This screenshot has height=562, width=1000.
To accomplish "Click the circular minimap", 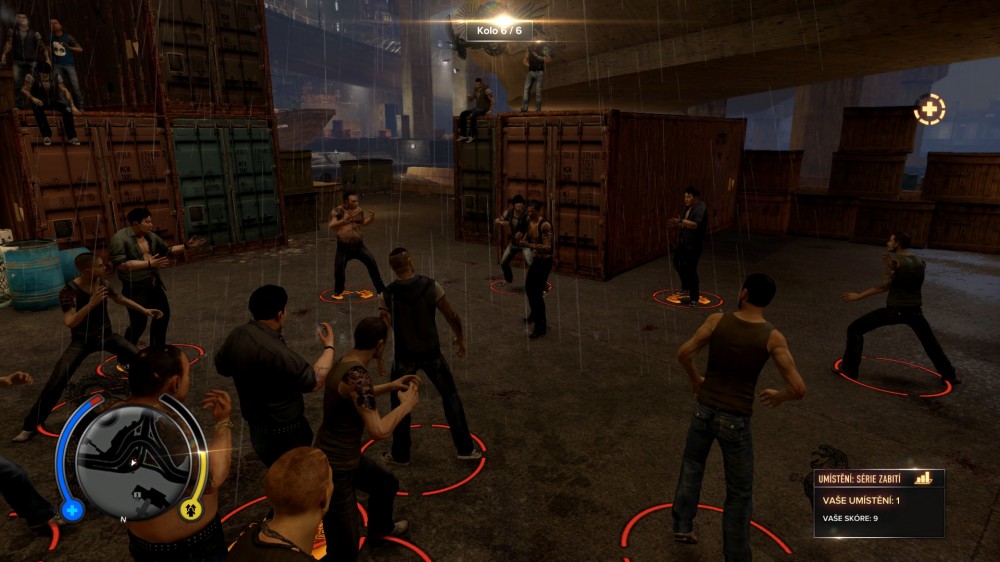I will tap(131, 461).
